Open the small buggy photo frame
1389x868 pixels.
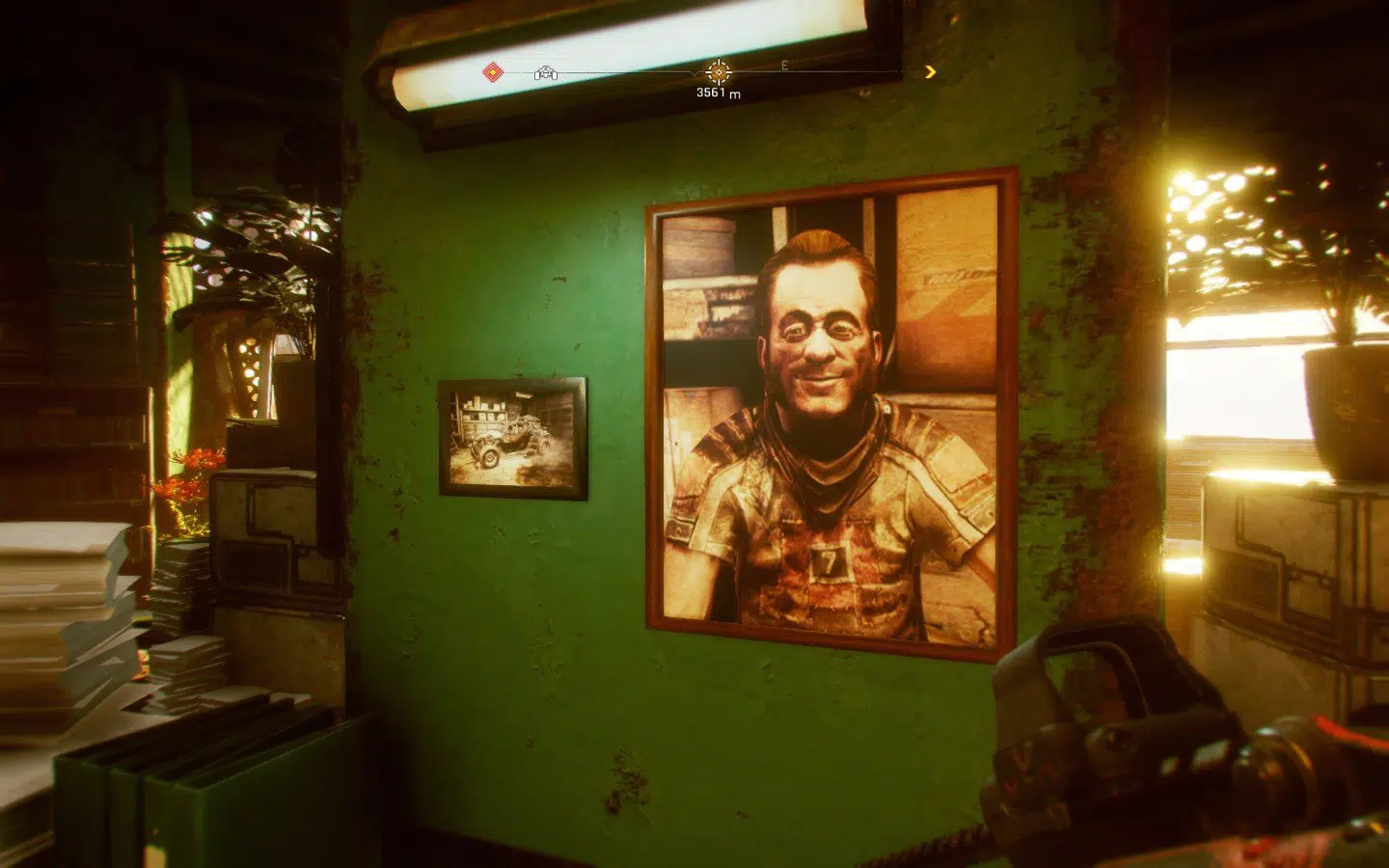click(x=512, y=436)
